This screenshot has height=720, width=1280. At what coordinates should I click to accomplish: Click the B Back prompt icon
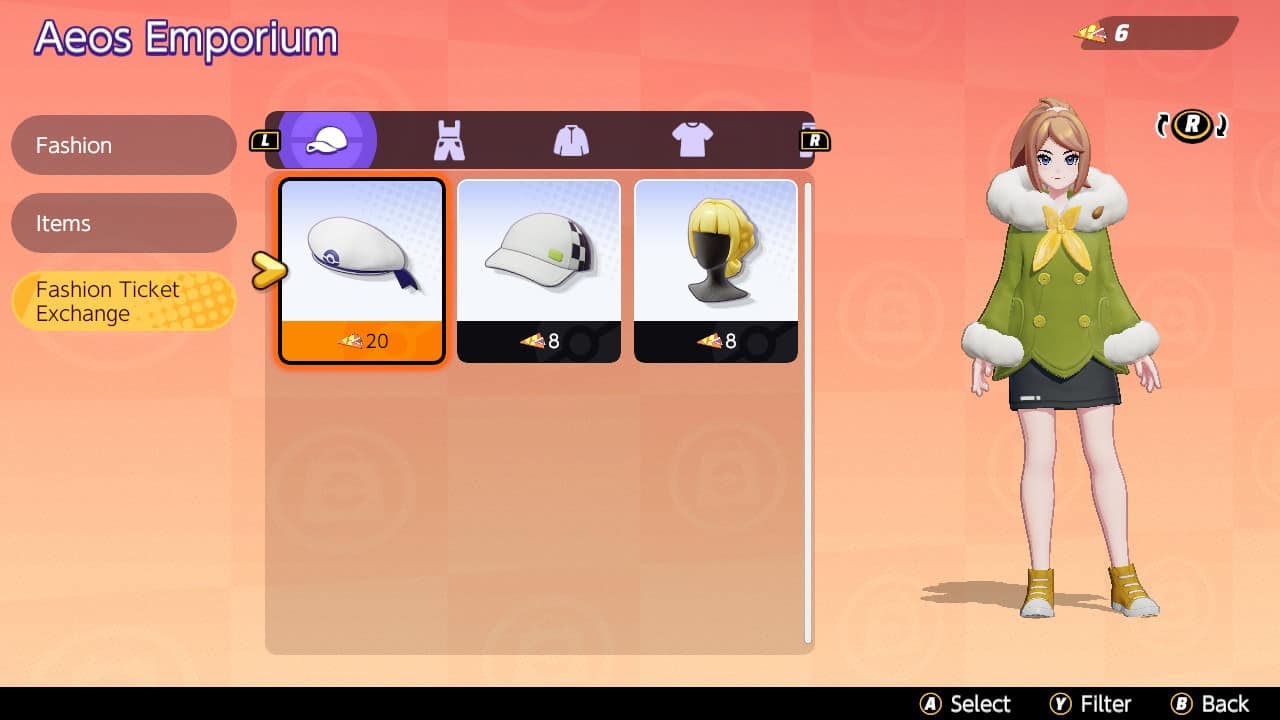pos(1180,703)
